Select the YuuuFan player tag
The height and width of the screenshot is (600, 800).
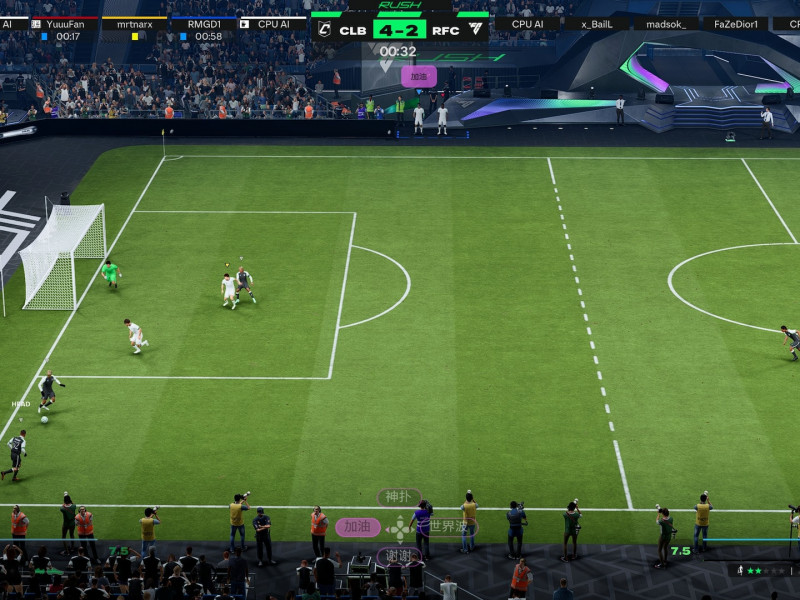click(x=65, y=23)
